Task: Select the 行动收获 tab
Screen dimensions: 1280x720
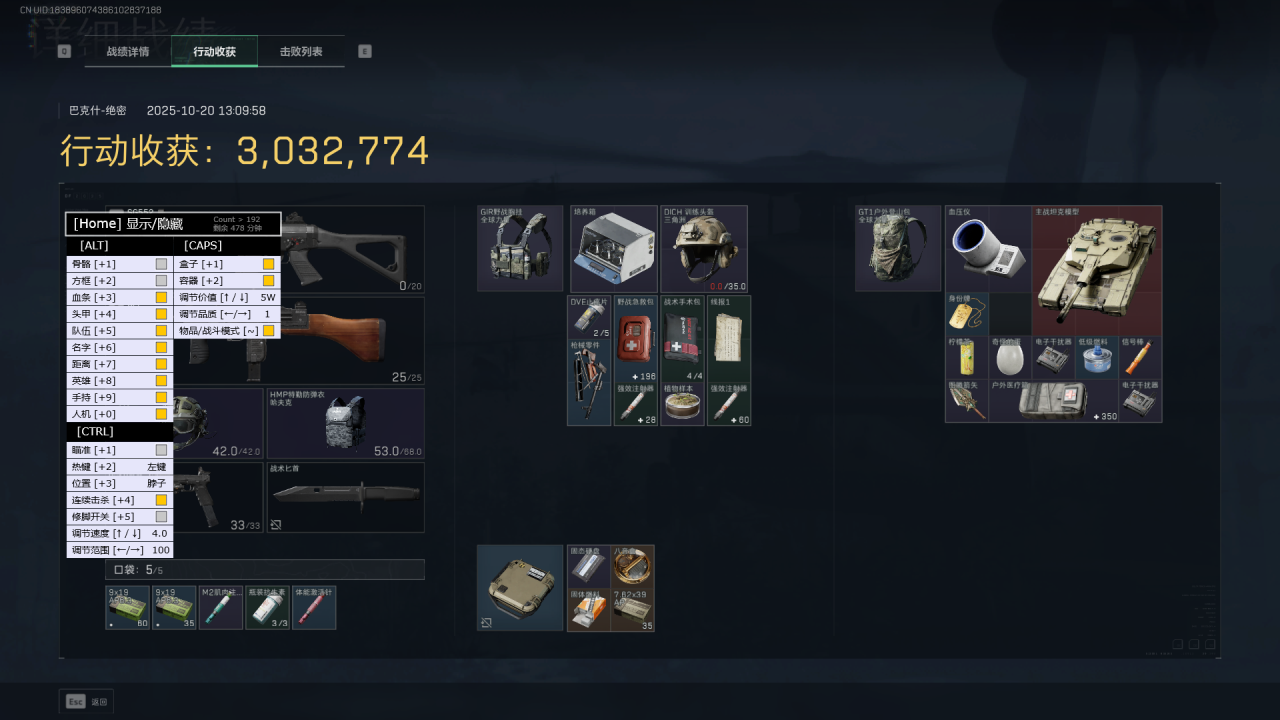Action: click(x=214, y=51)
